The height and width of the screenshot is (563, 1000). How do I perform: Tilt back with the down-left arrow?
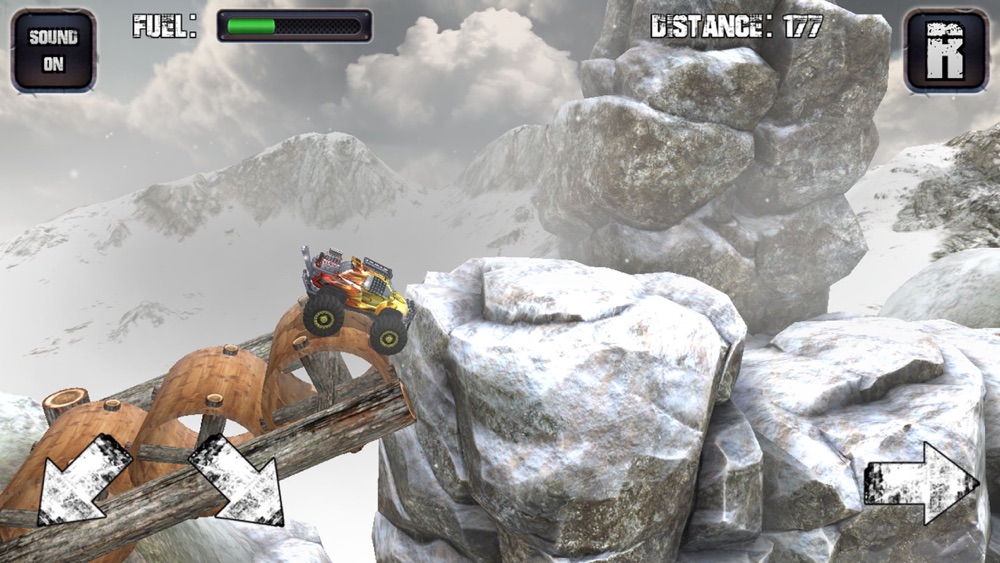coord(83,480)
